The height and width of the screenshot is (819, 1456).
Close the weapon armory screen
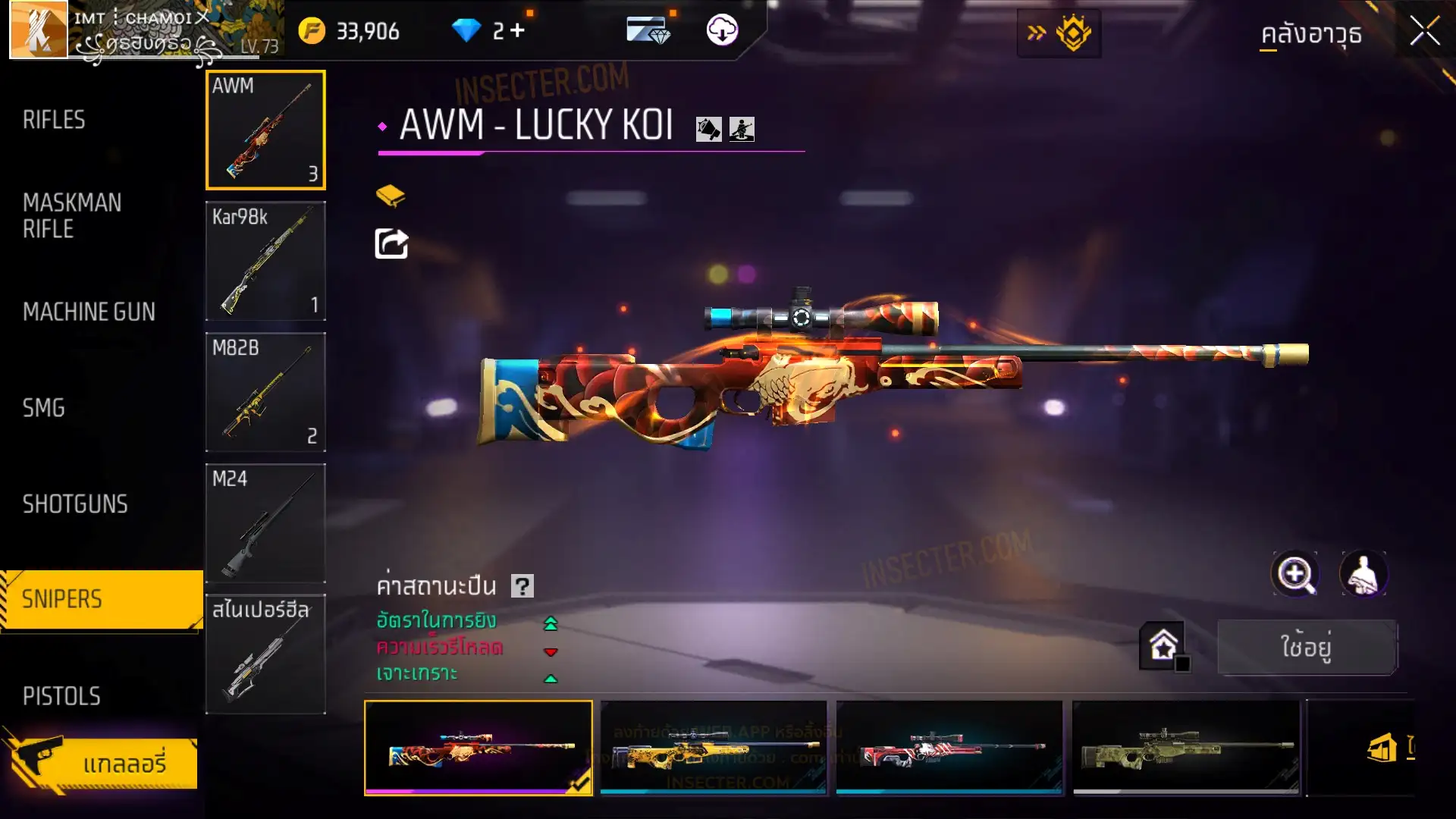tap(1424, 32)
